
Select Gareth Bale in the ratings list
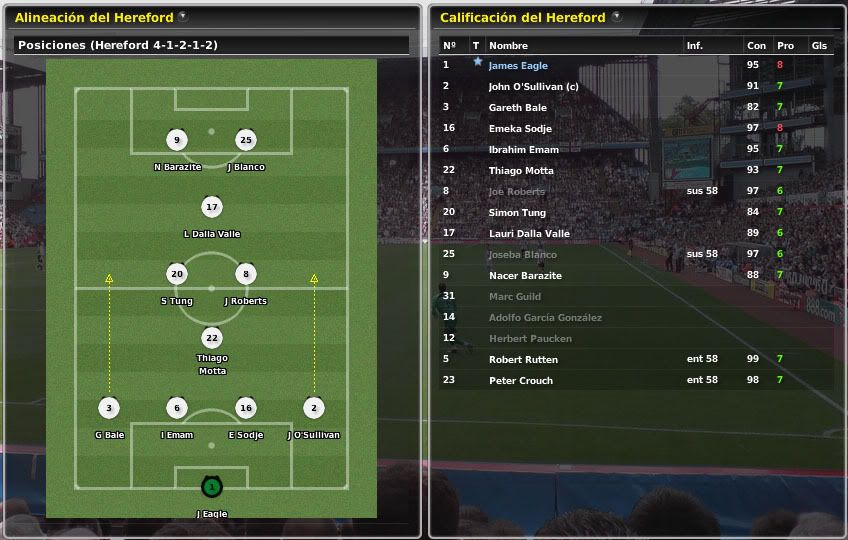(517, 107)
